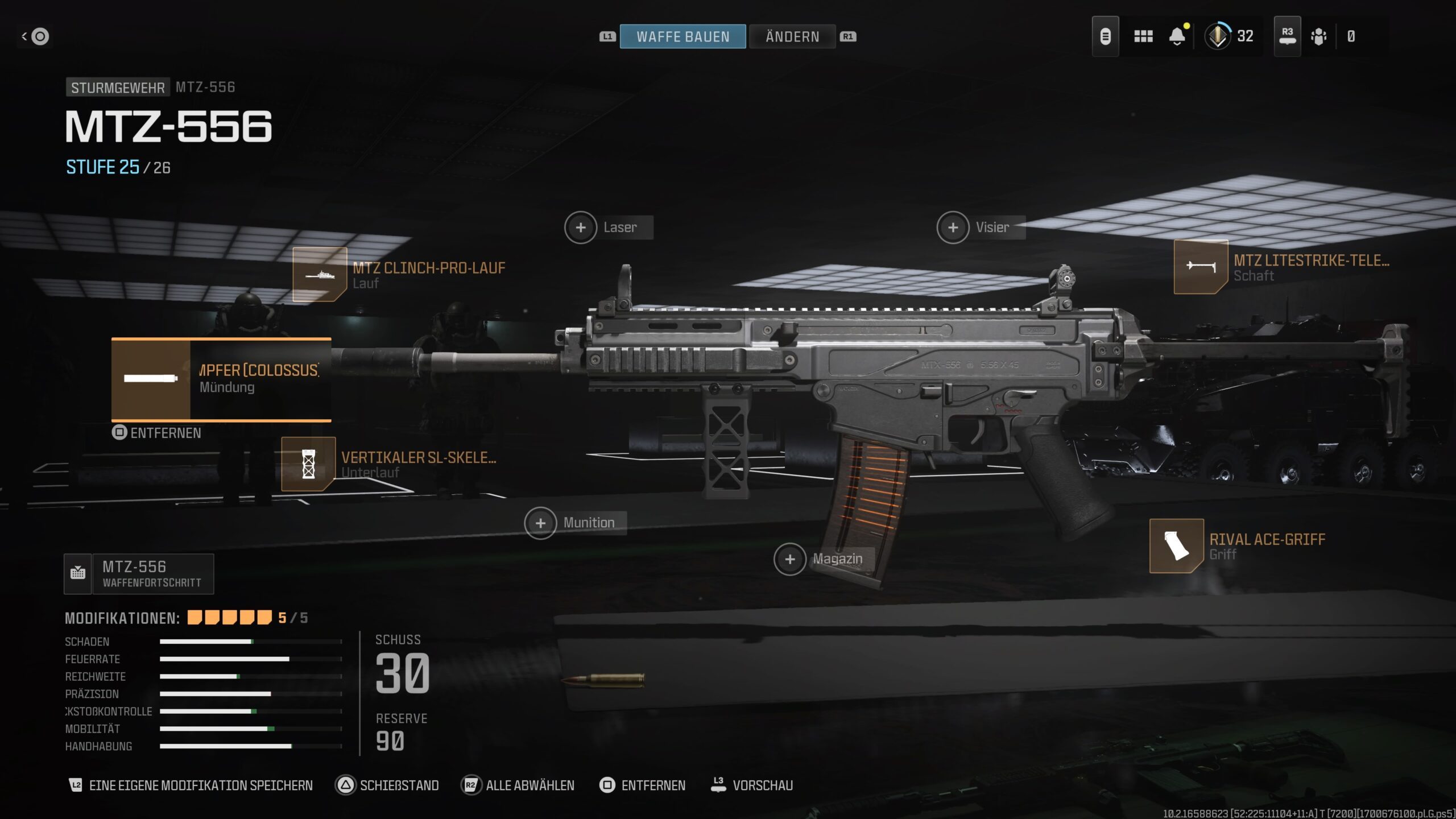Add an optic to the Visier slot
Image resolution: width=1456 pixels, height=819 pixels.
[953, 227]
